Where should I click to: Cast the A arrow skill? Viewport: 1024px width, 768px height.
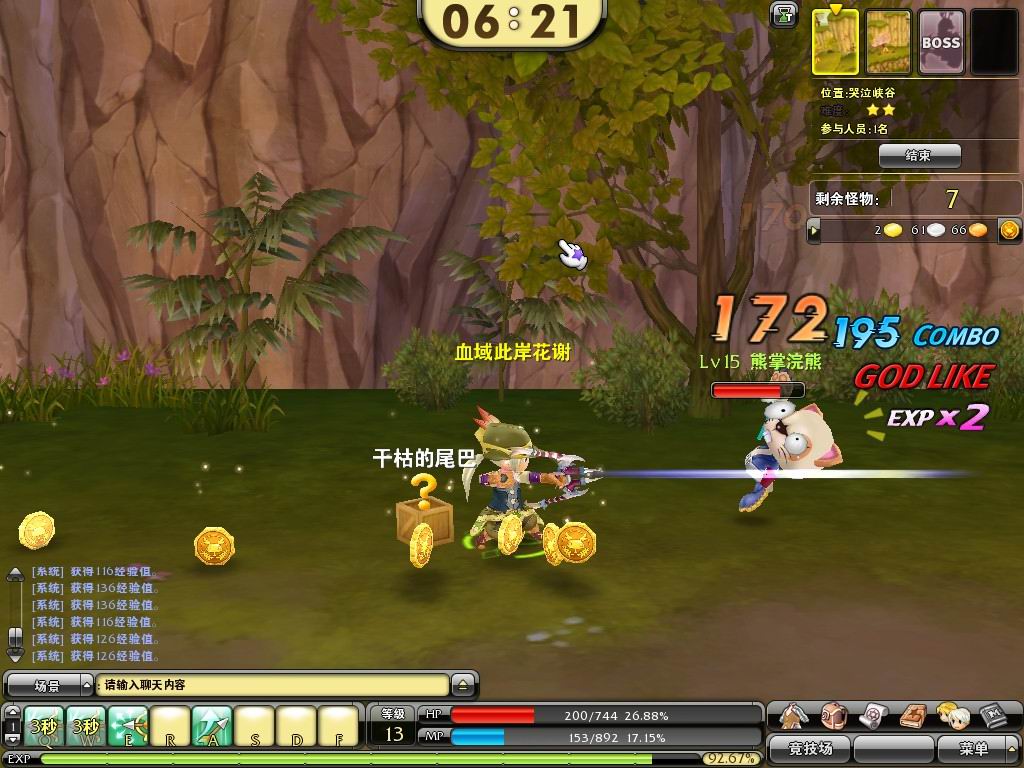212,726
